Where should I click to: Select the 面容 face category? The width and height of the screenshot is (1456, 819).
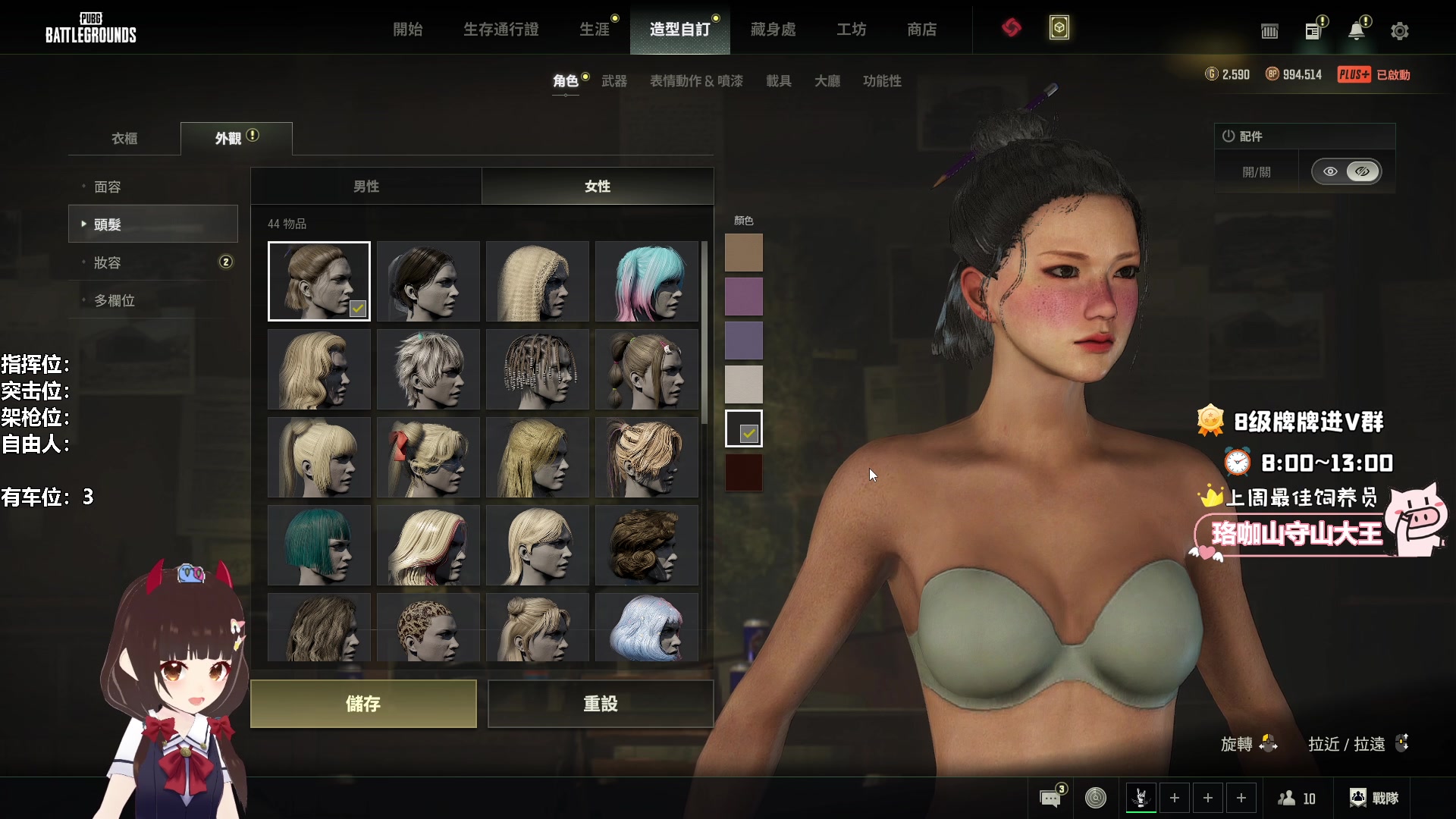108,187
